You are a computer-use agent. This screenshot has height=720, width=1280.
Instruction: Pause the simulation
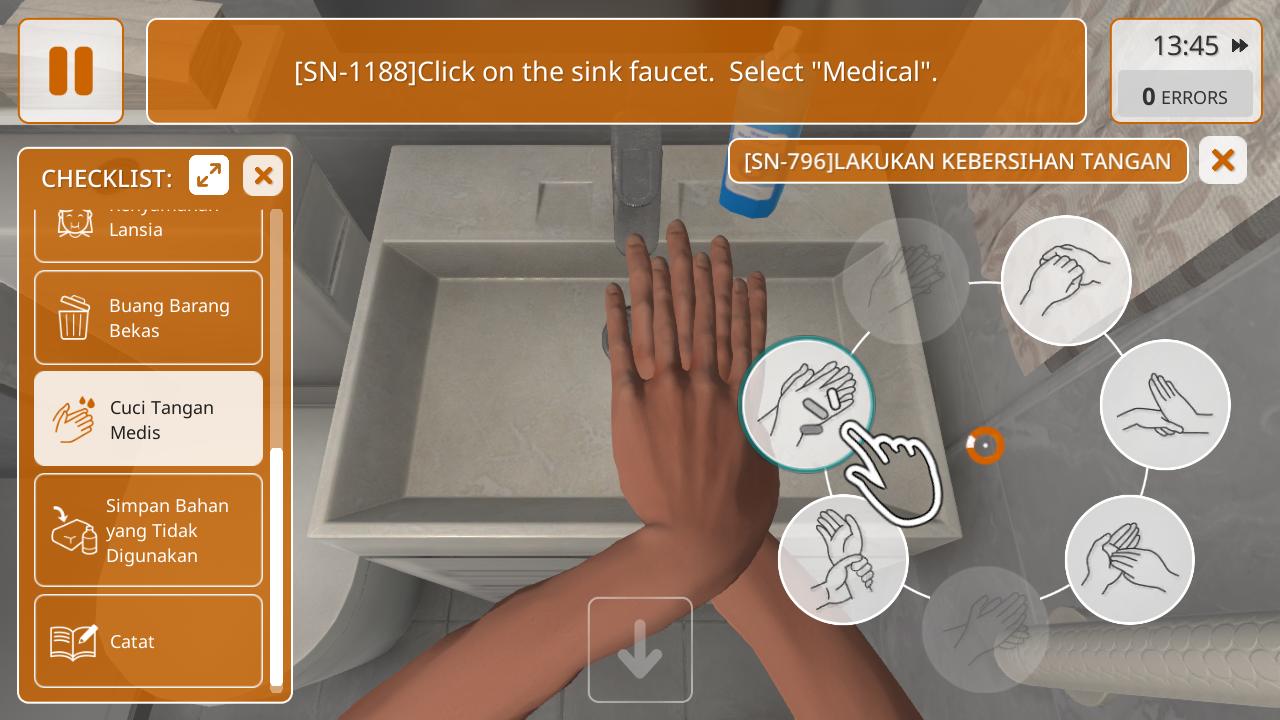[x=71, y=71]
